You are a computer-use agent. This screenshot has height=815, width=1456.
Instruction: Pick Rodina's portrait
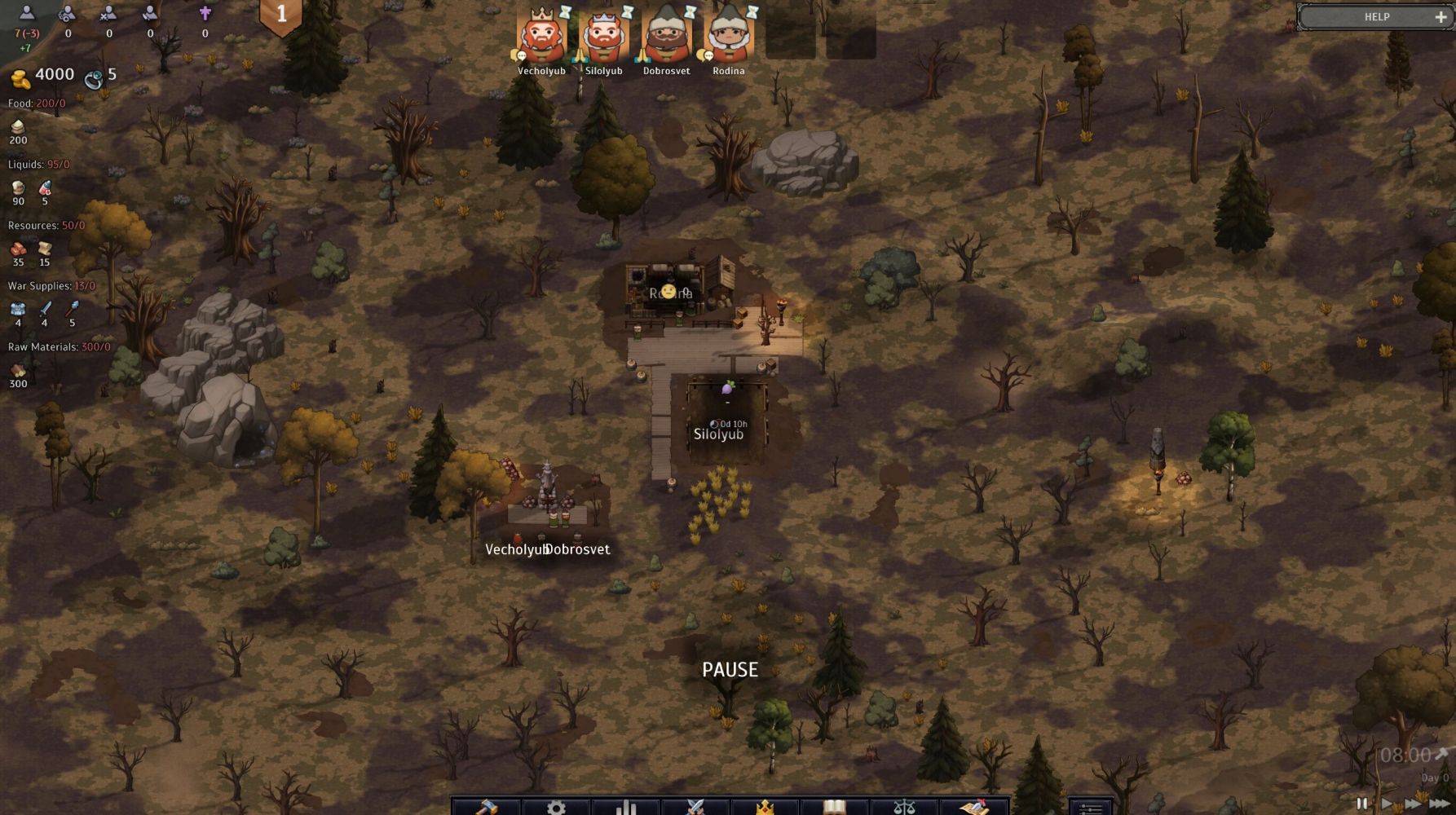pyautogui.click(x=729, y=37)
